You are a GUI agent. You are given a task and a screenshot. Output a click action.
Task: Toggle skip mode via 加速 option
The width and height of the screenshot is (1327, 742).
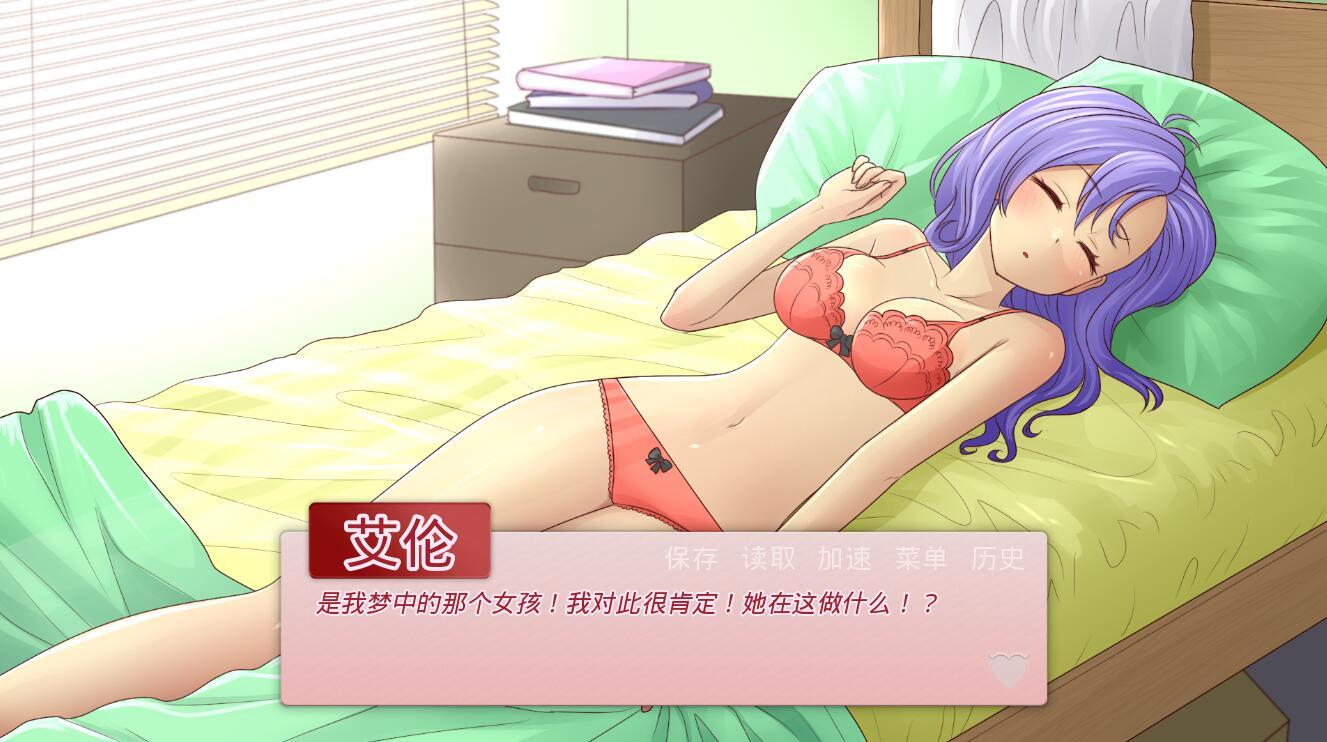(x=844, y=559)
